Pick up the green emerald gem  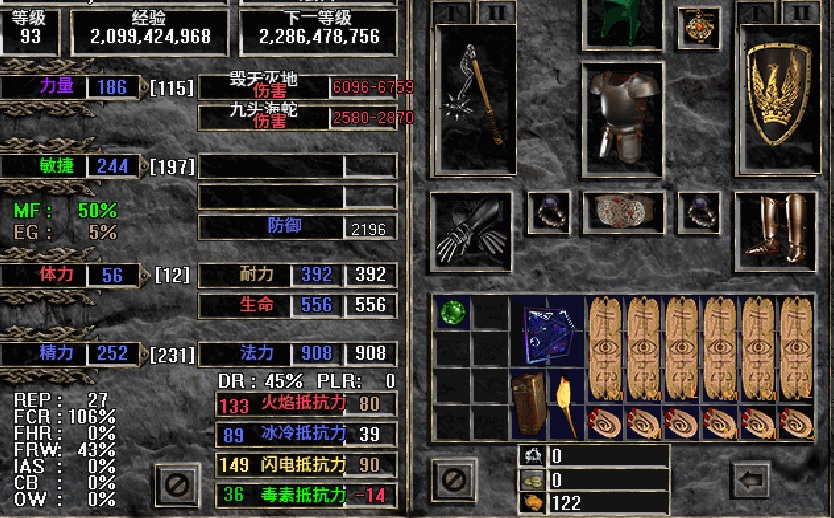pos(453,312)
